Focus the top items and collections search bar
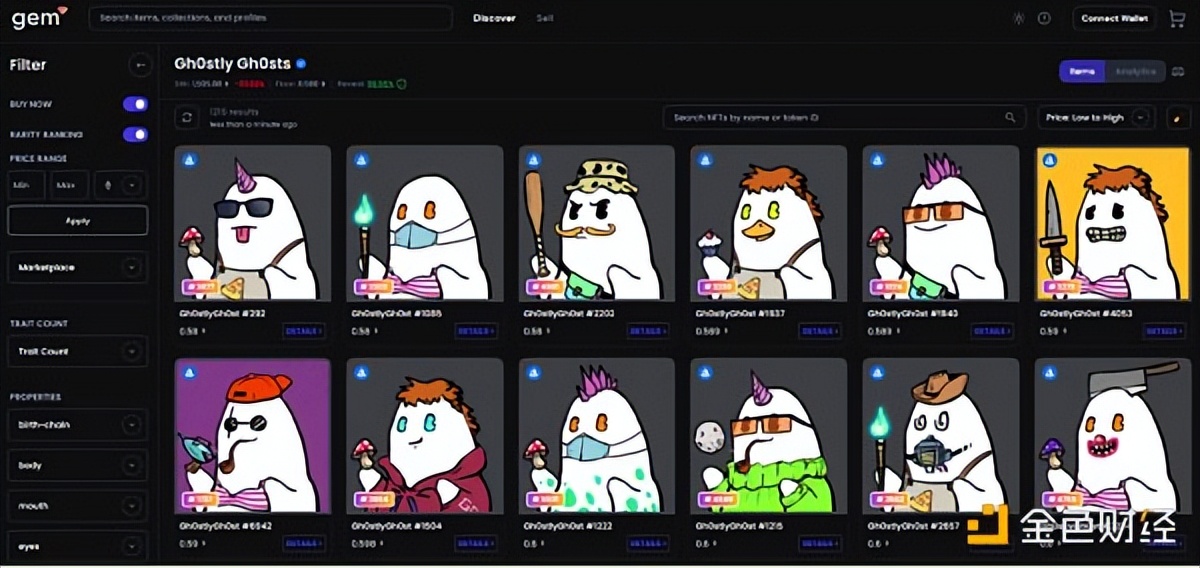Screen dimensions: 1200x568 [270, 18]
